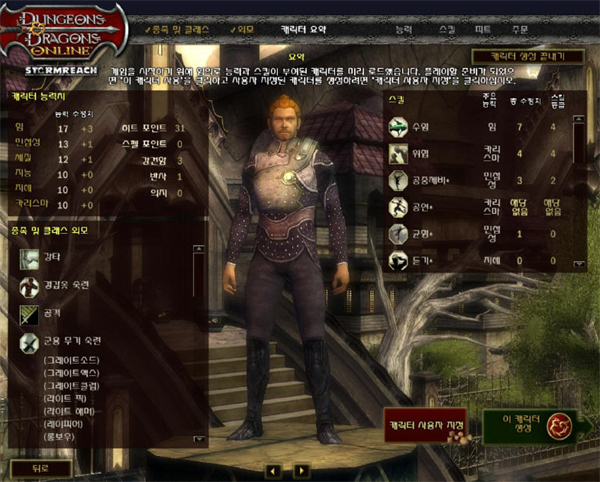Select the 경갑옷 숙련 armor feat icon
This screenshot has height=482, width=600.
(28, 287)
